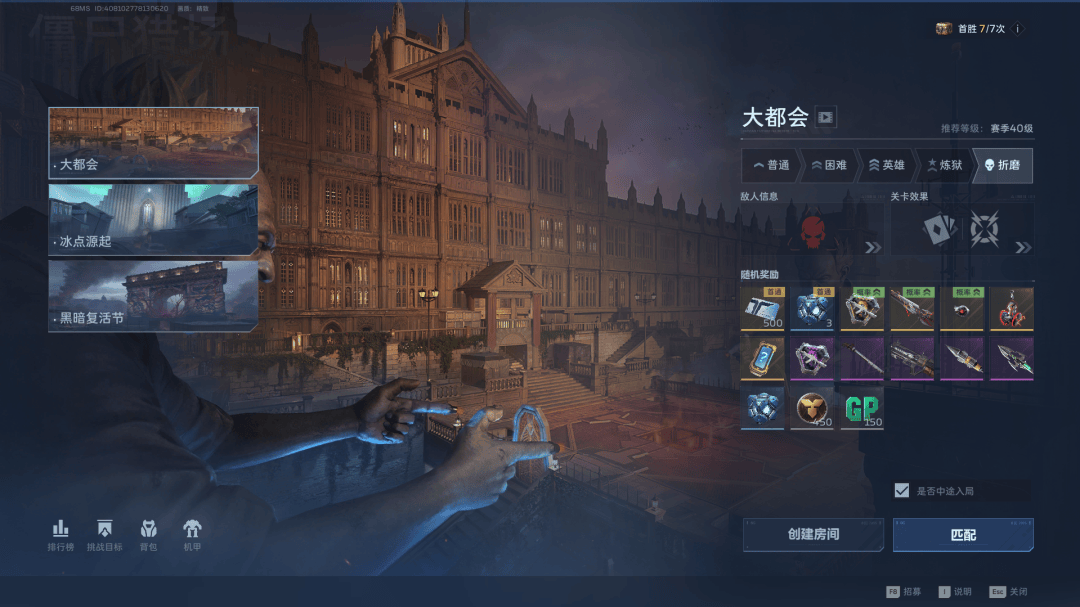Open the 背包 backpack
Image resolution: width=1080 pixels, height=607 pixels.
pyautogui.click(x=148, y=535)
